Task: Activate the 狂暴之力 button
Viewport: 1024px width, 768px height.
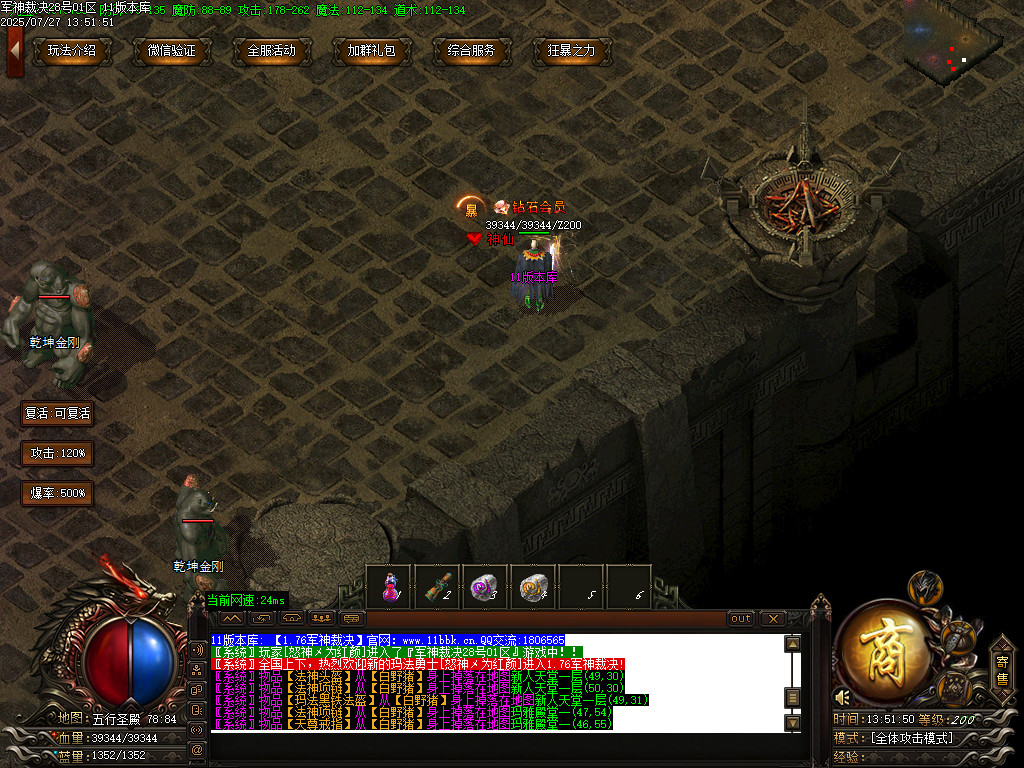Action: 572,51
